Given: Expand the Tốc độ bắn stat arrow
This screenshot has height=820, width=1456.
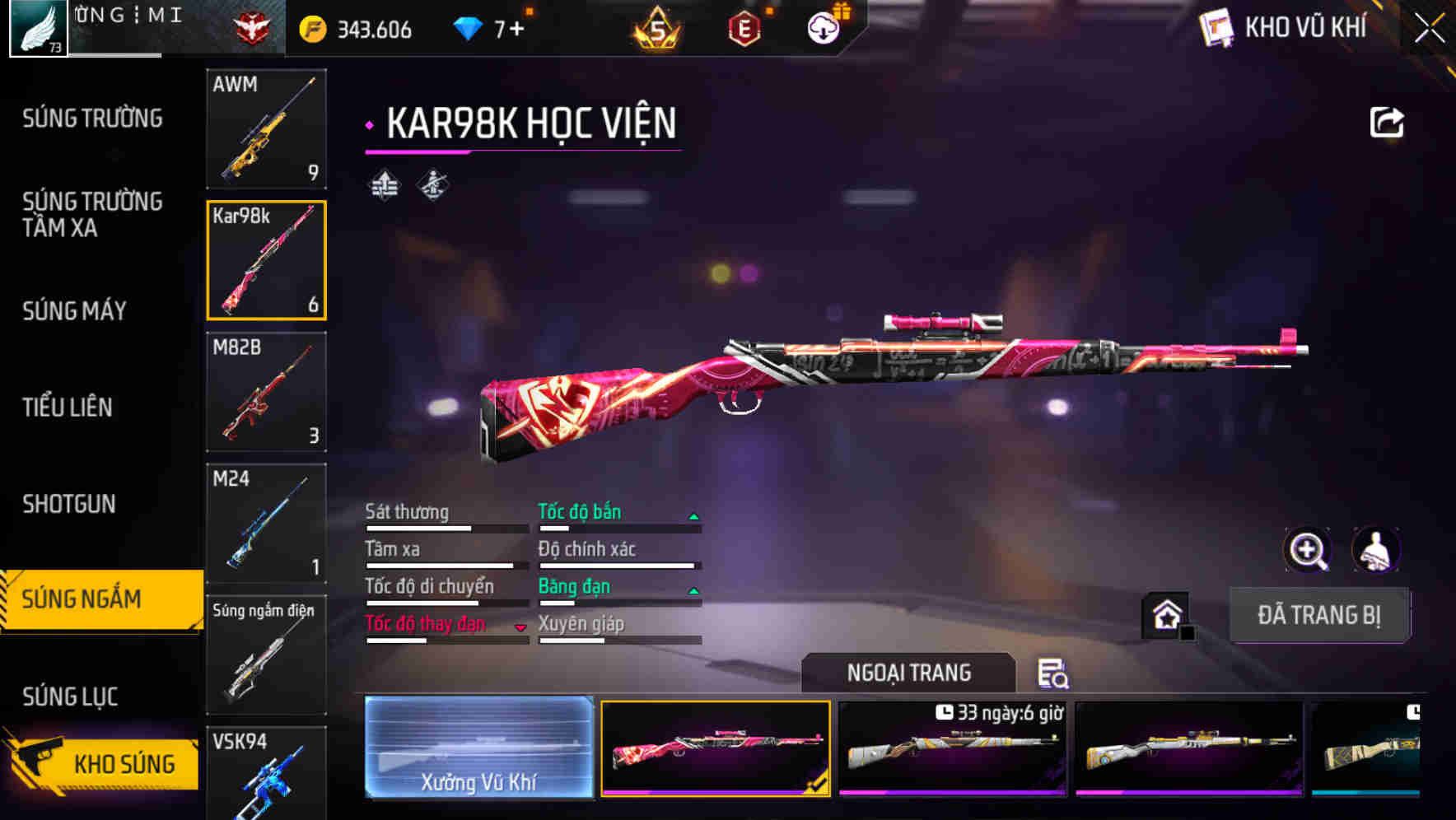Looking at the screenshot, I should (693, 515).
